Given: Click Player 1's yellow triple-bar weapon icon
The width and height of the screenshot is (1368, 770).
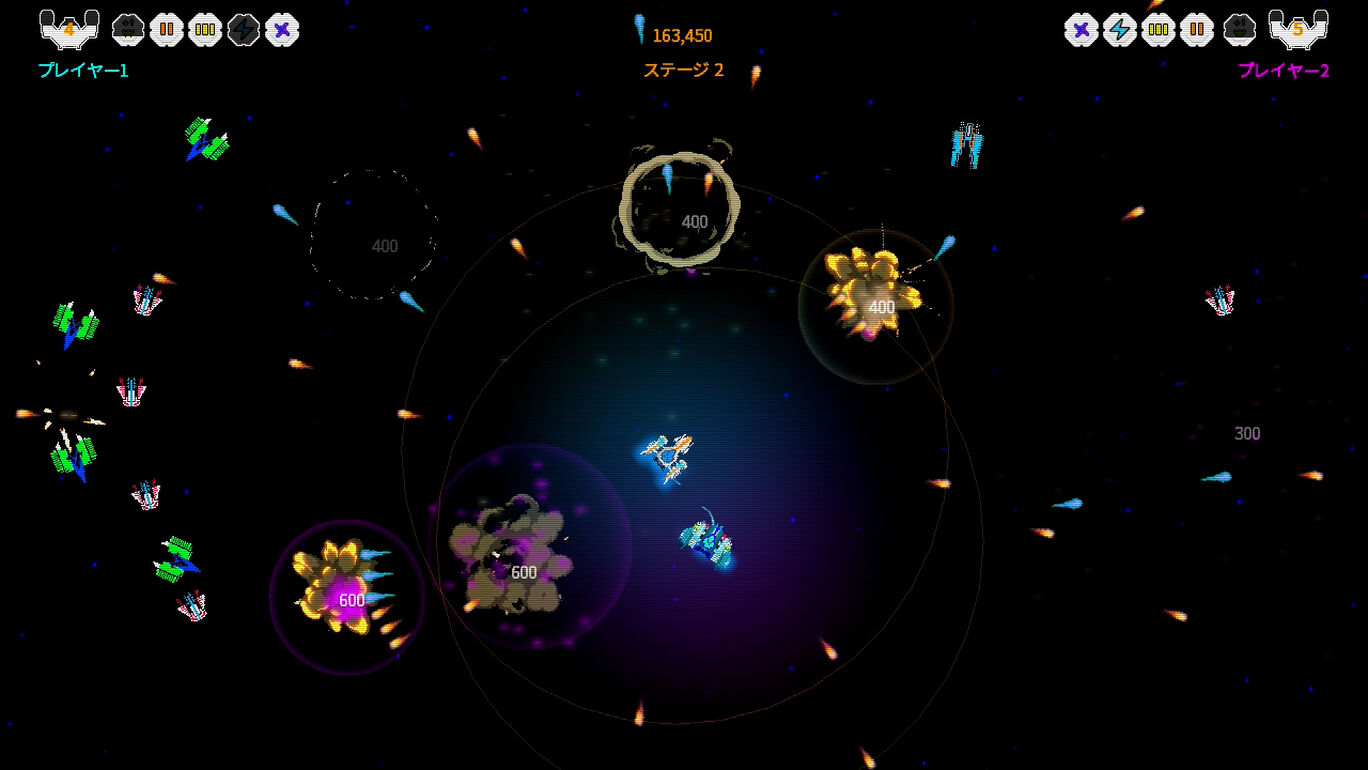Looking at the screenshot, I should pyautogui.click(x=205, y=29).
